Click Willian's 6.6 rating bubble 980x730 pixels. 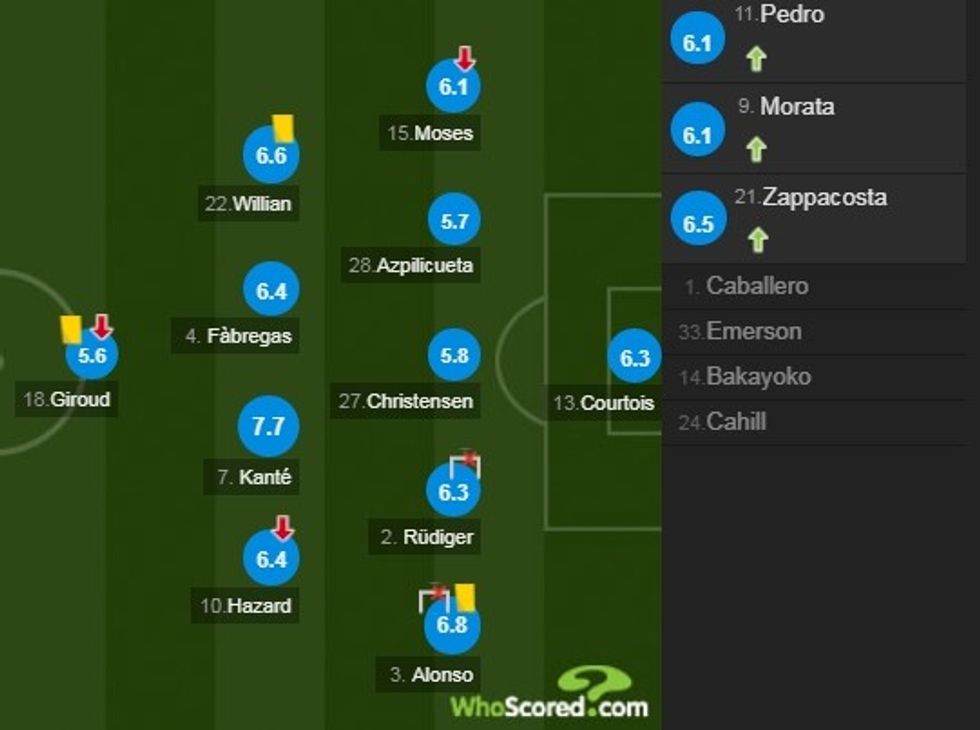[x=271, y=156]
